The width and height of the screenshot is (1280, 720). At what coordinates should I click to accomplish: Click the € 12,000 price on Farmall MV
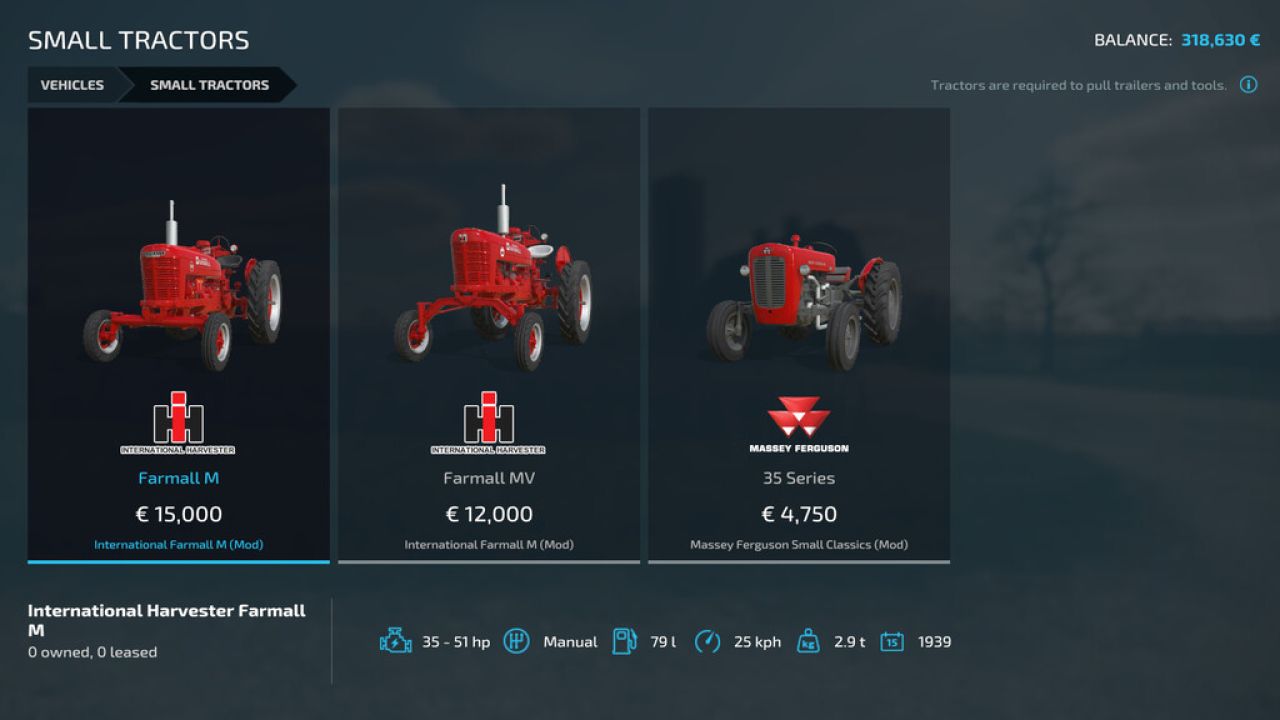click(x=488, y=514)
